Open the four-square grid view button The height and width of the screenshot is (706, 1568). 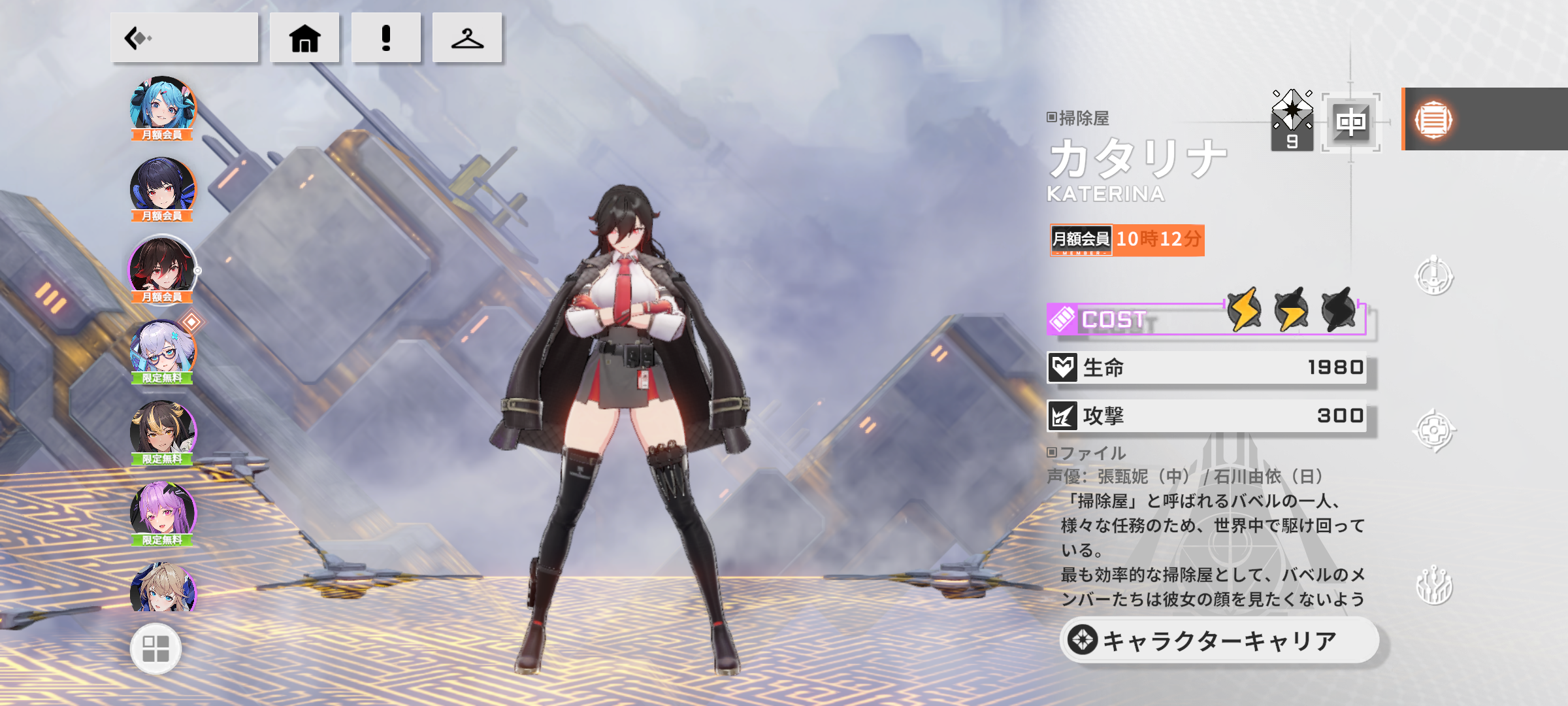tap(155, 648)
